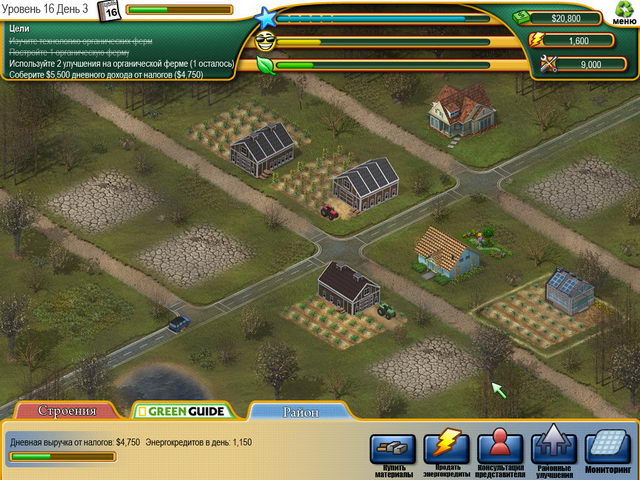The height and width of the screenshot is (480, 640).
Task: Click Купить материалы button
Action: (392, 449)
